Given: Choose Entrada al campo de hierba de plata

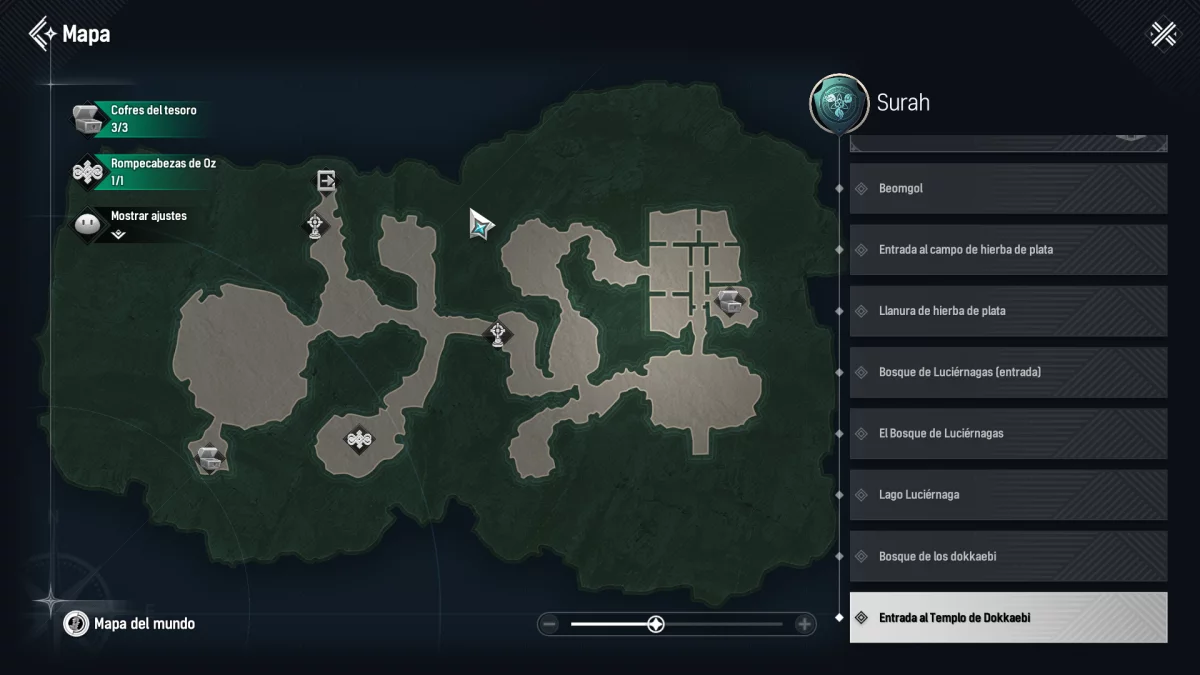Looking at the screenshot, I should [1008, 249].
